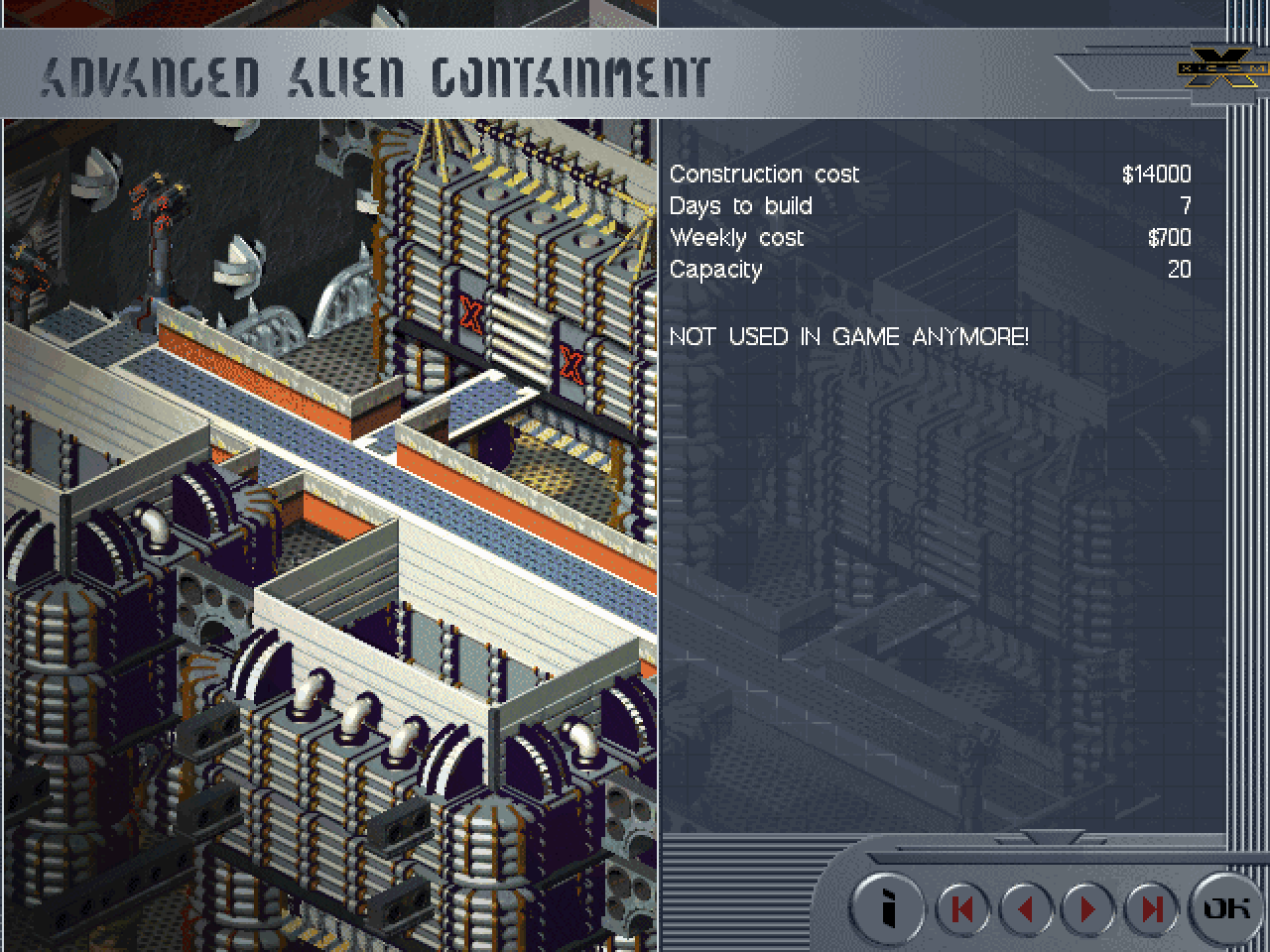Go to the previous entry arrow
1270x952 pixels.
click(1026, 908)
